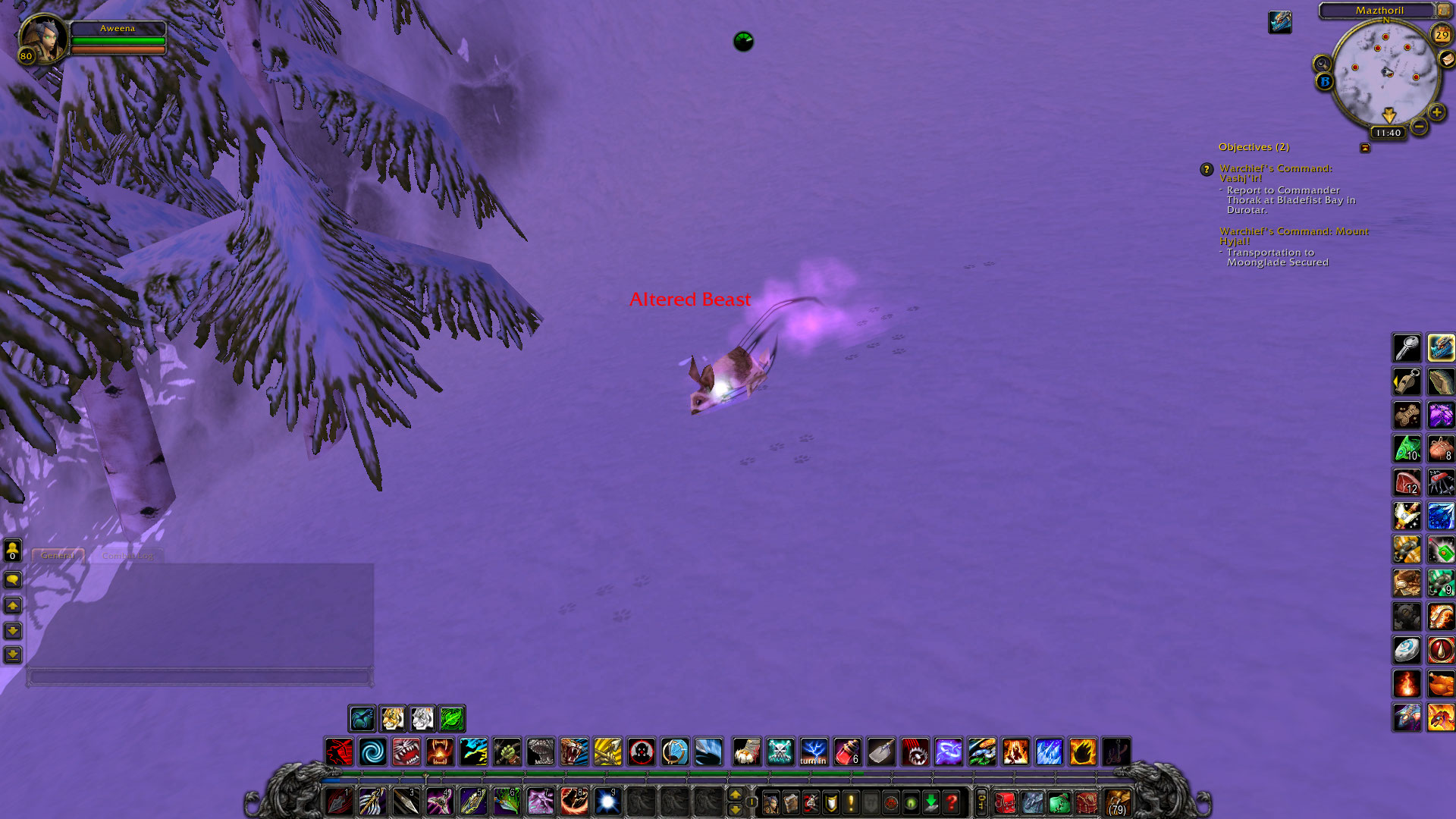Open character info portrait micro button
This screenshot has height=819, width=1456.
tap(772, 802)
